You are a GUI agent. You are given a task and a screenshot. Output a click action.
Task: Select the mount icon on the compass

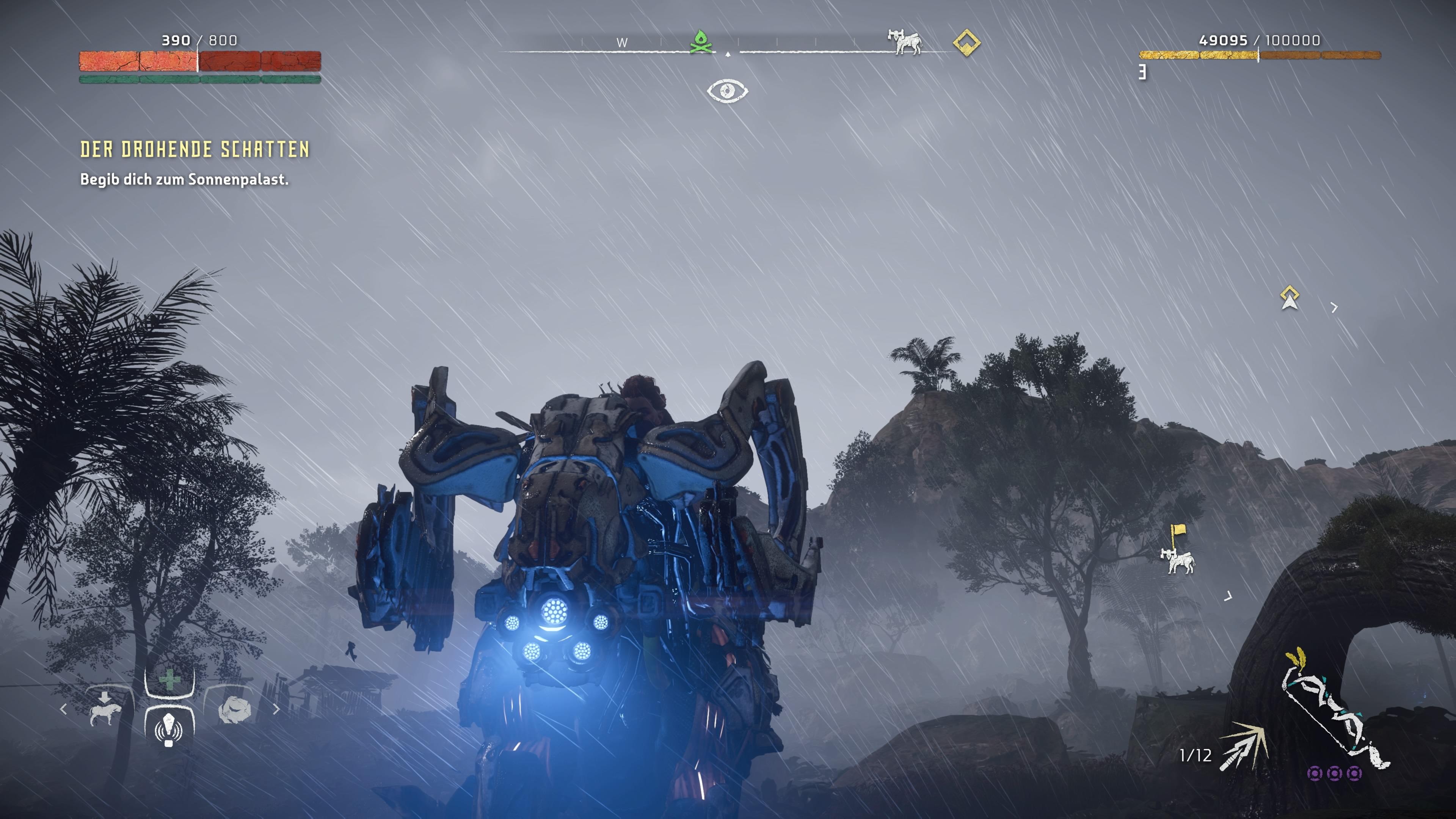coord(905,42)
